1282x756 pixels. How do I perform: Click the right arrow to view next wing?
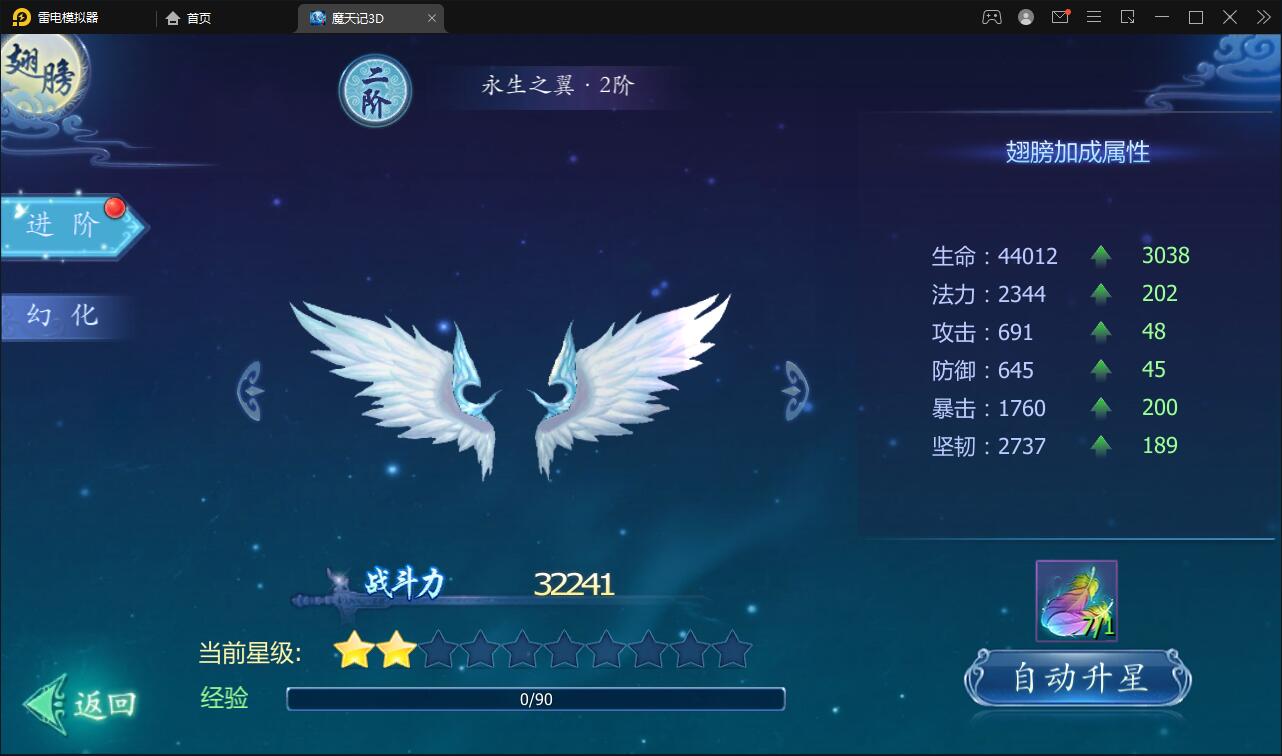pos(793,390)
